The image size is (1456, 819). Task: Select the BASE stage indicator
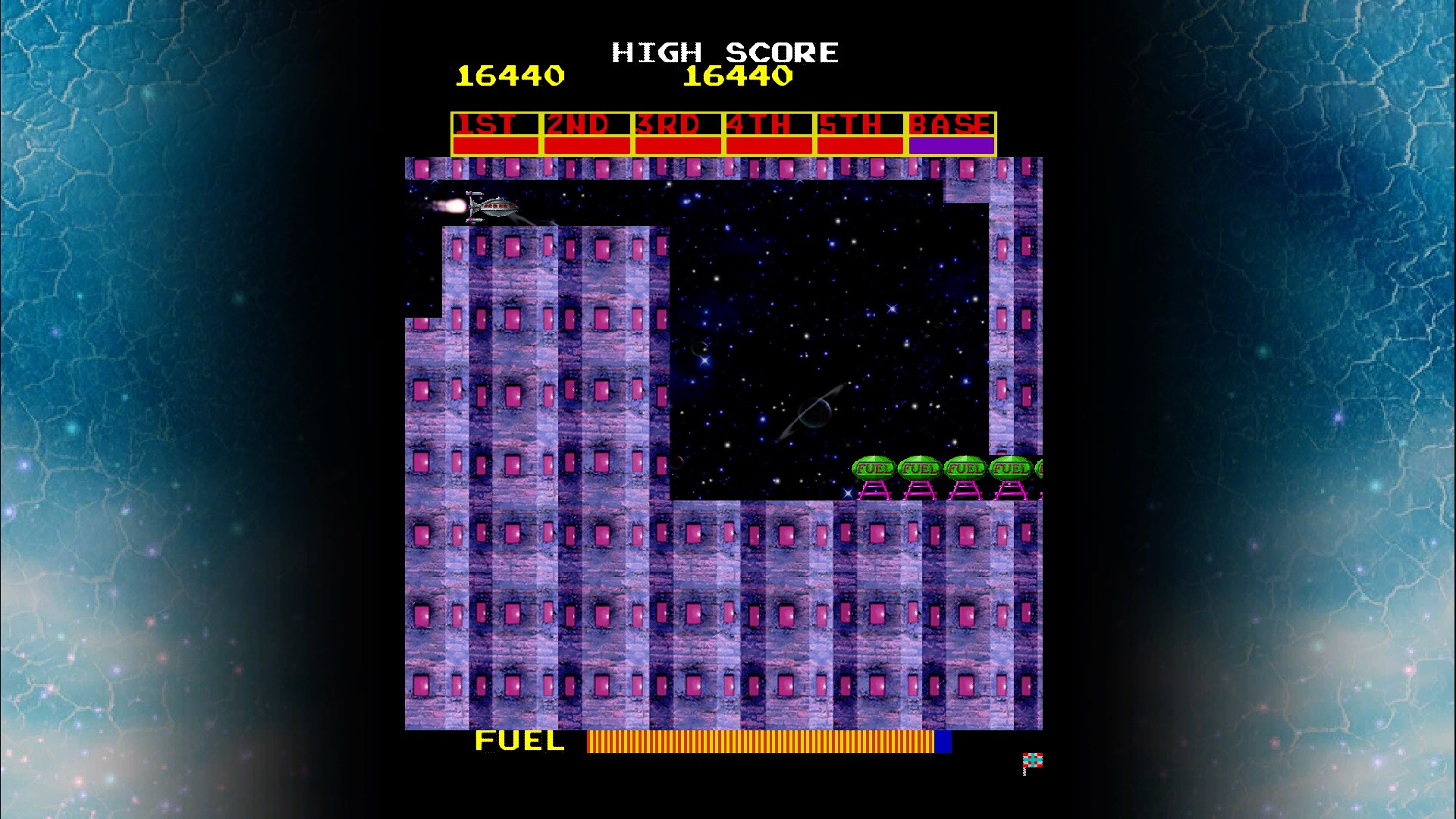click(950, 122)
